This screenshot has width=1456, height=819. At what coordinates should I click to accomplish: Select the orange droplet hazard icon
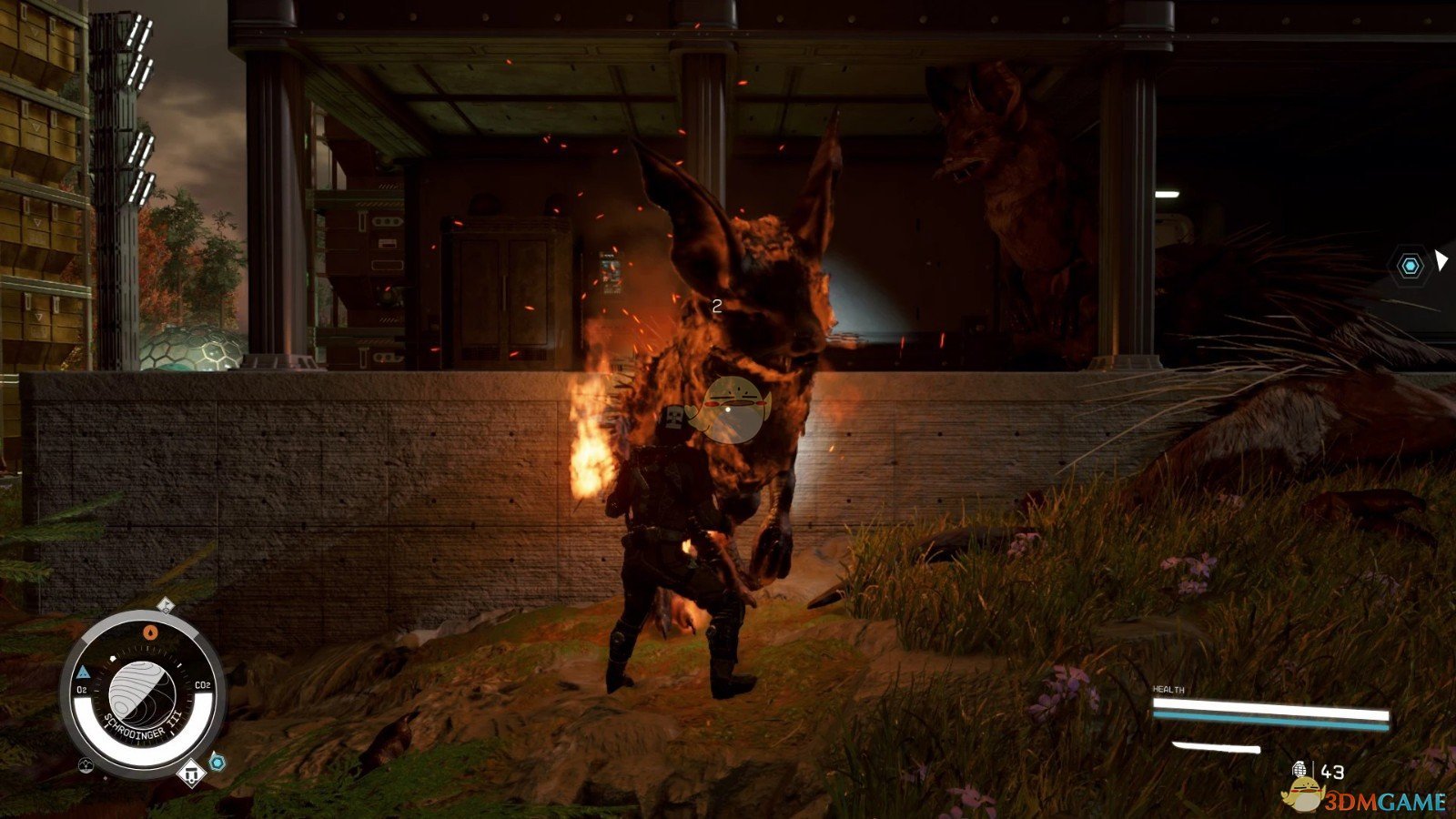150,632
